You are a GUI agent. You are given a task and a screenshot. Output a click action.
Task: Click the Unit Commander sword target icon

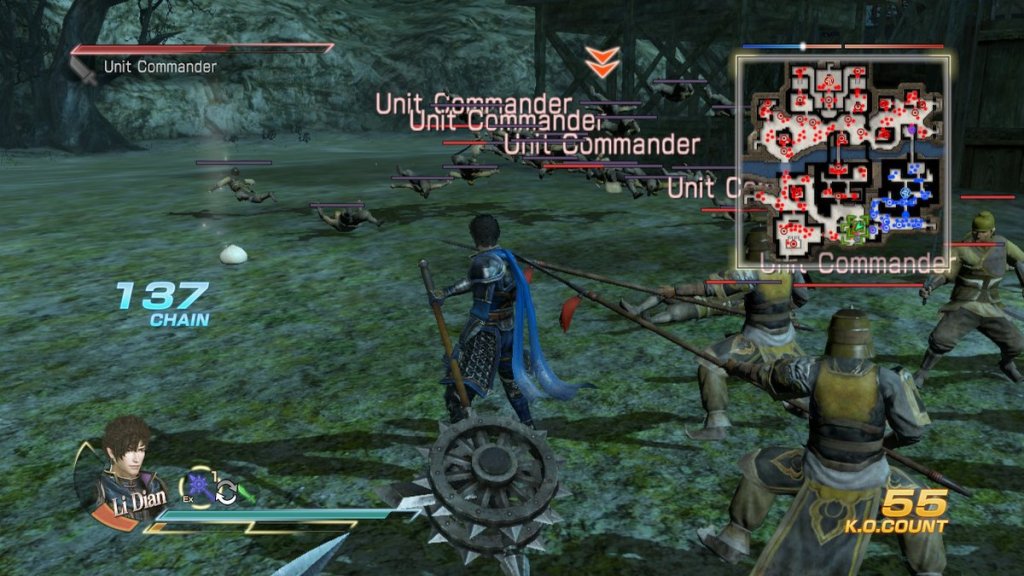(x=84, y=70)
